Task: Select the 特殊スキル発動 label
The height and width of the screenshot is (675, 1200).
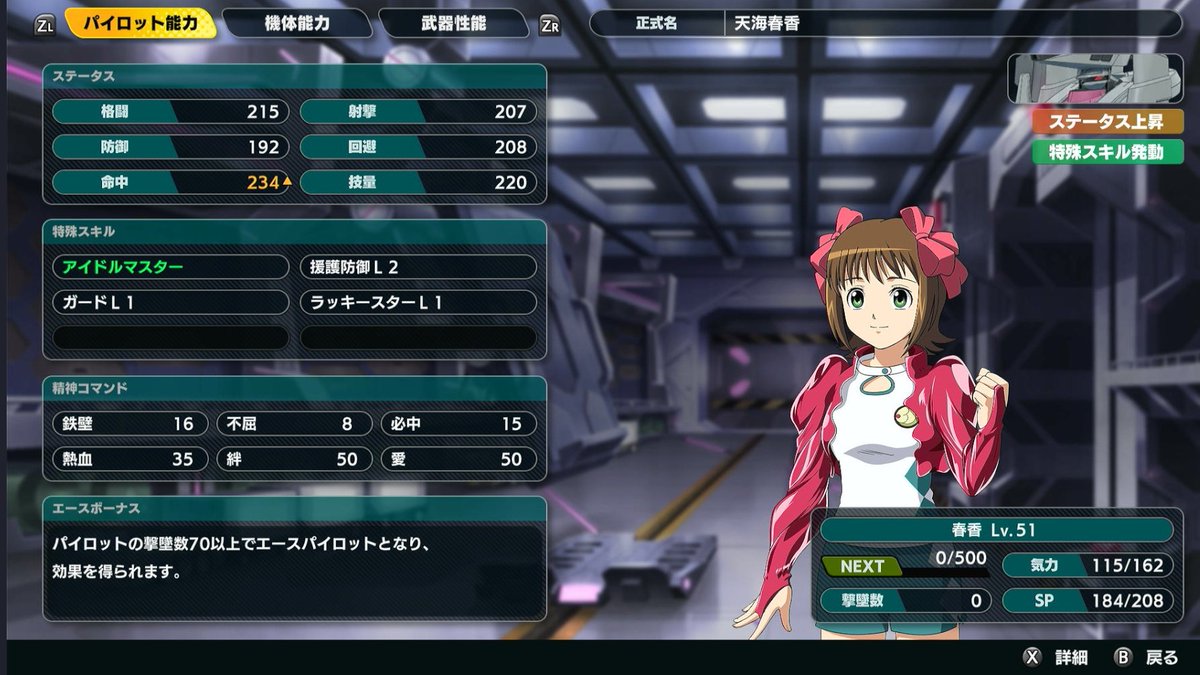Action: (1094, 153)
